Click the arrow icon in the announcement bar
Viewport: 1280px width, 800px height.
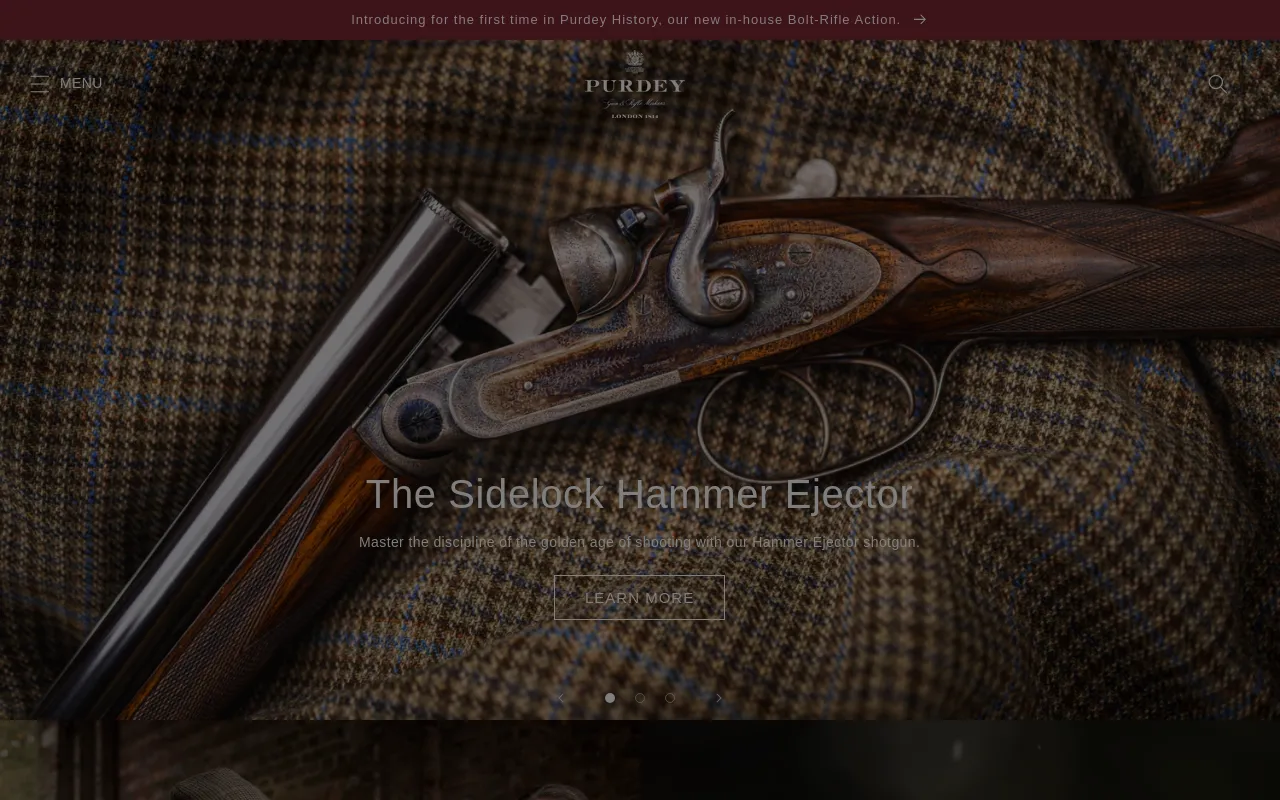tap(919, 19)
